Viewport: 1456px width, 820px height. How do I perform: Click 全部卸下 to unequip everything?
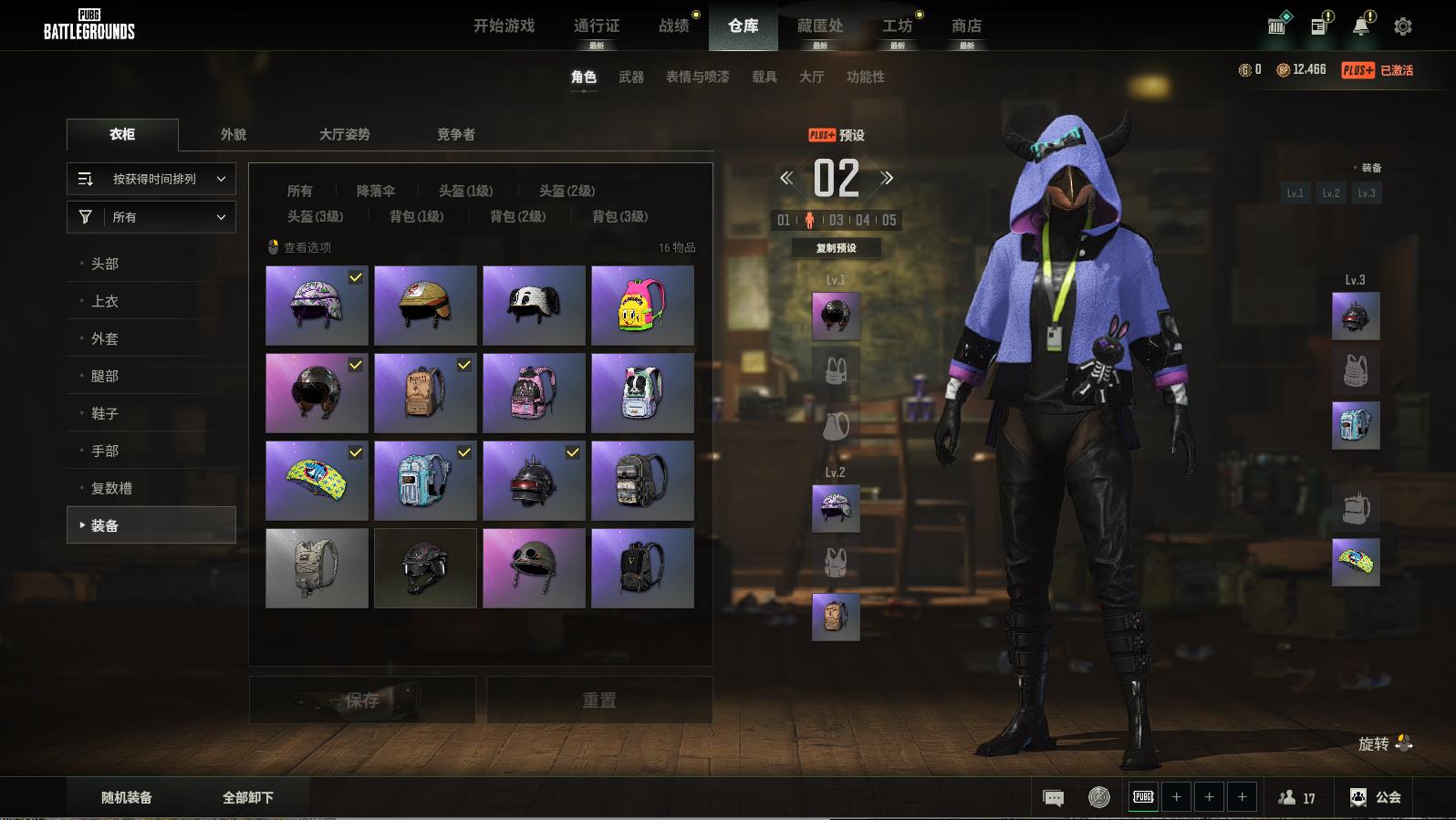click(248, 797)
